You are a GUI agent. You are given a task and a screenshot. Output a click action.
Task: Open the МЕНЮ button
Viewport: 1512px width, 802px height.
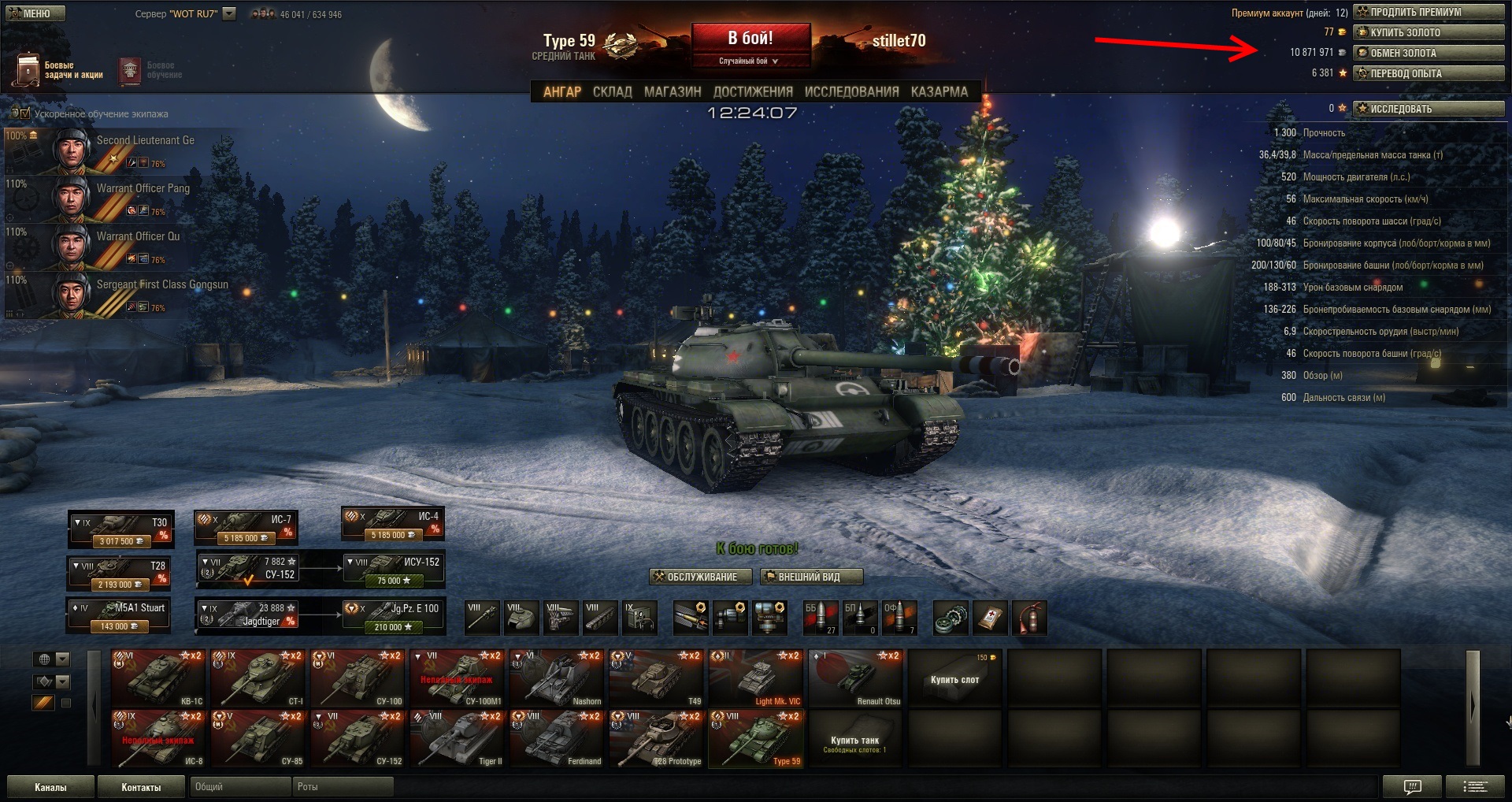[35, 13]
